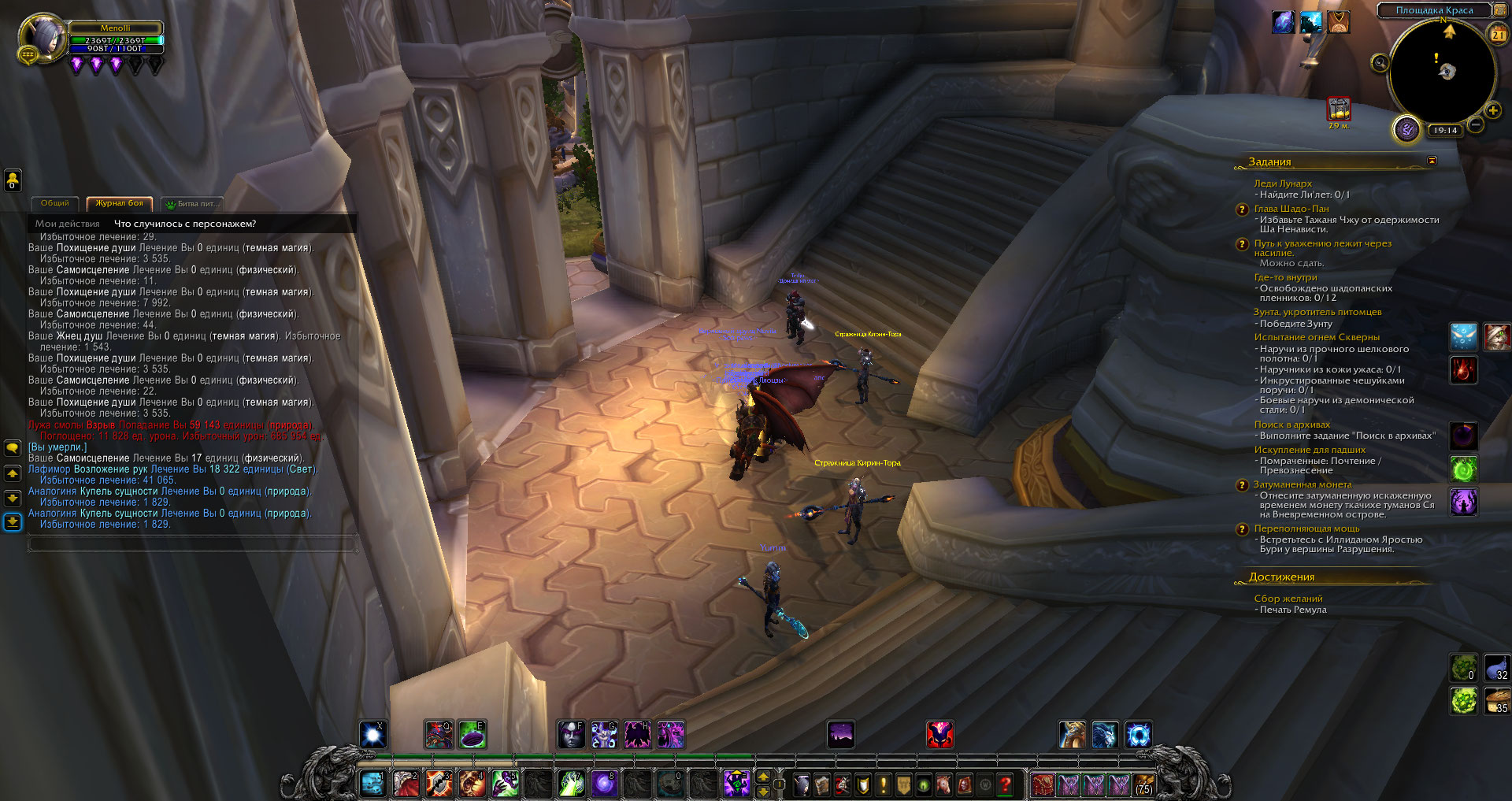Activate the ability bound to key X
Viewport: 1512px width, 801px height.
(373, 735)
